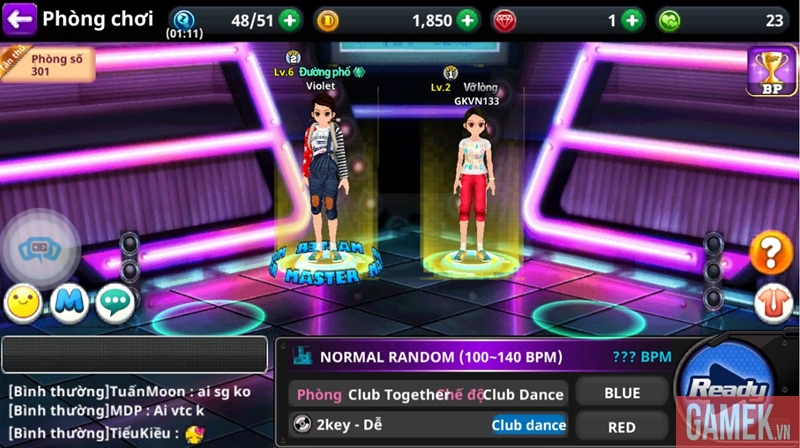Open the green speech bubble chat
This screenshot has width=800, height=448.
(x=115, y=302)
